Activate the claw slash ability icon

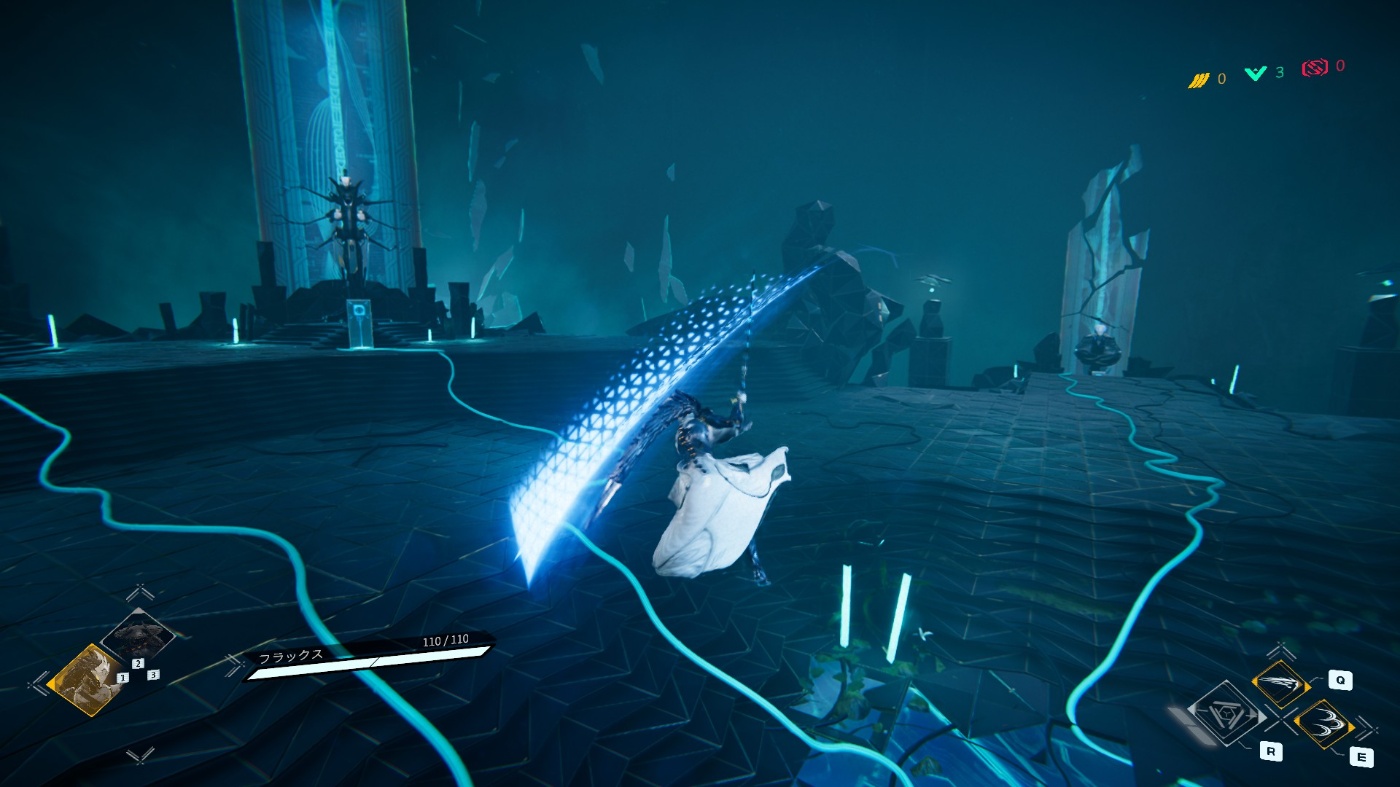coord(1281,685)
